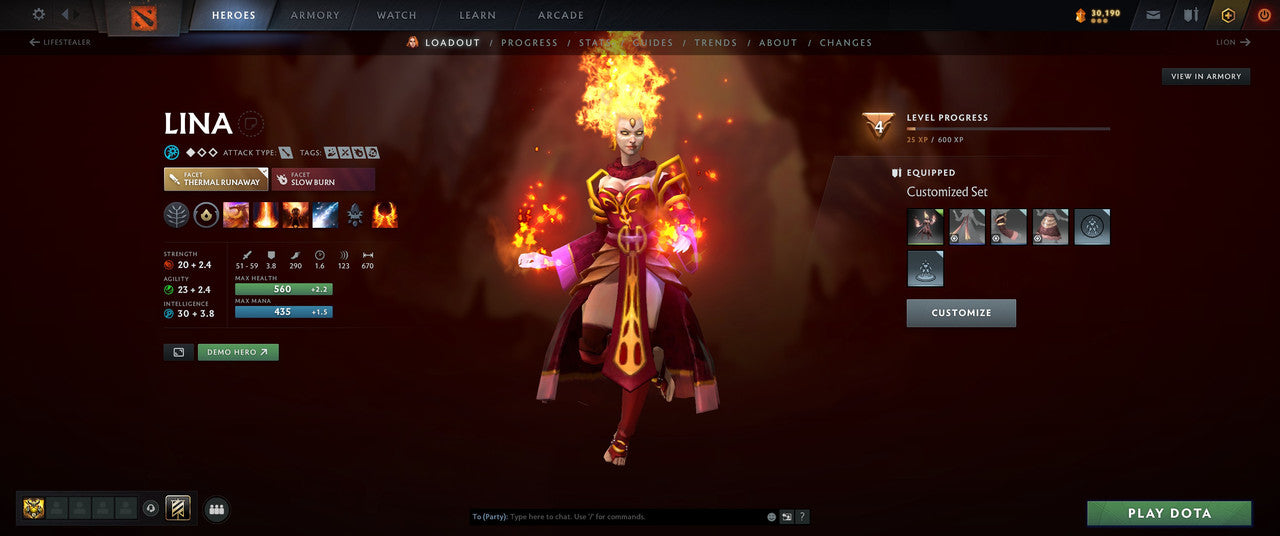Open the About section for Lina
This screenshot has height=536, width=1280.
[778, 43]
